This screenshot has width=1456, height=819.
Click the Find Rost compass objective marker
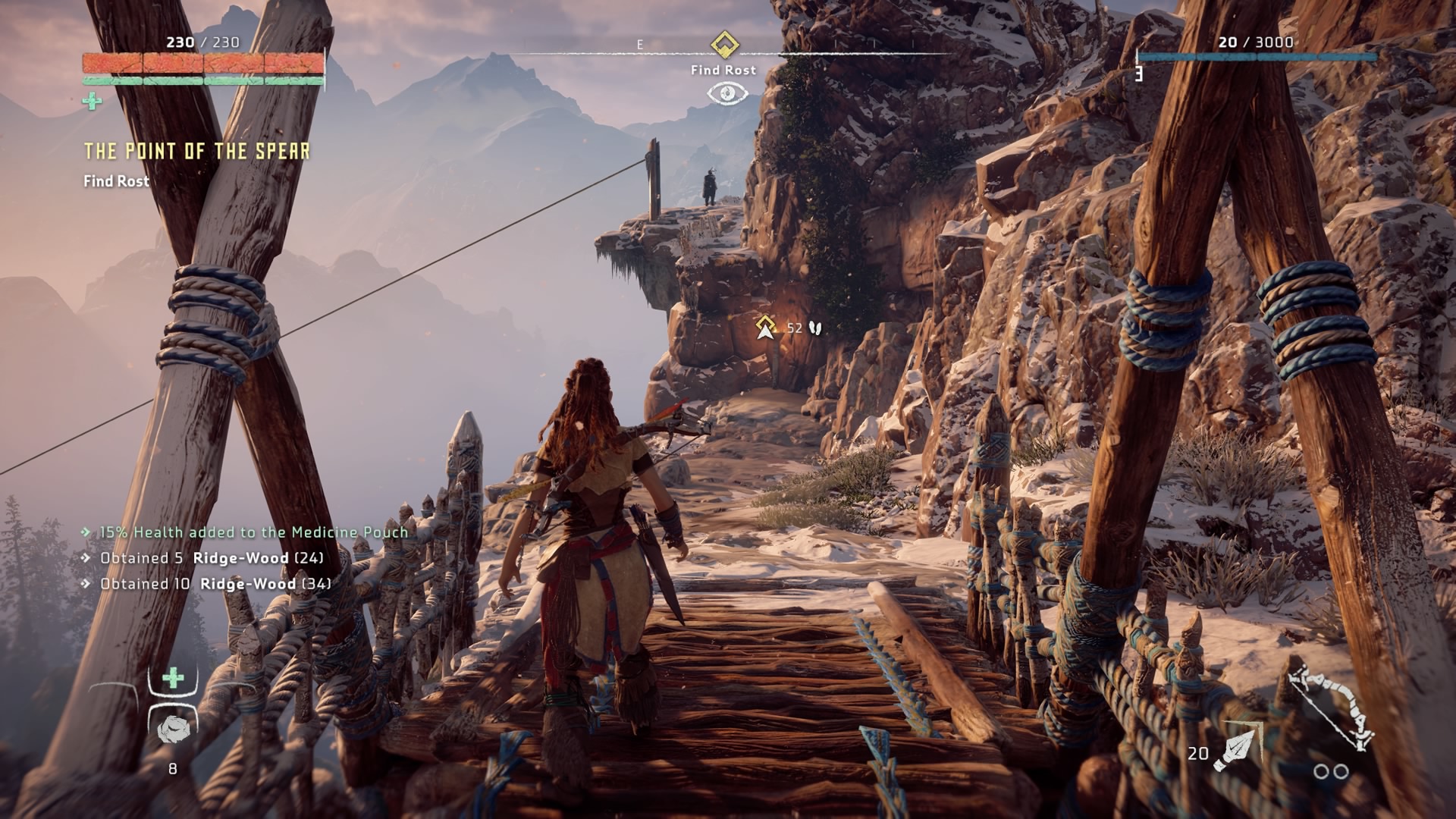724,44
